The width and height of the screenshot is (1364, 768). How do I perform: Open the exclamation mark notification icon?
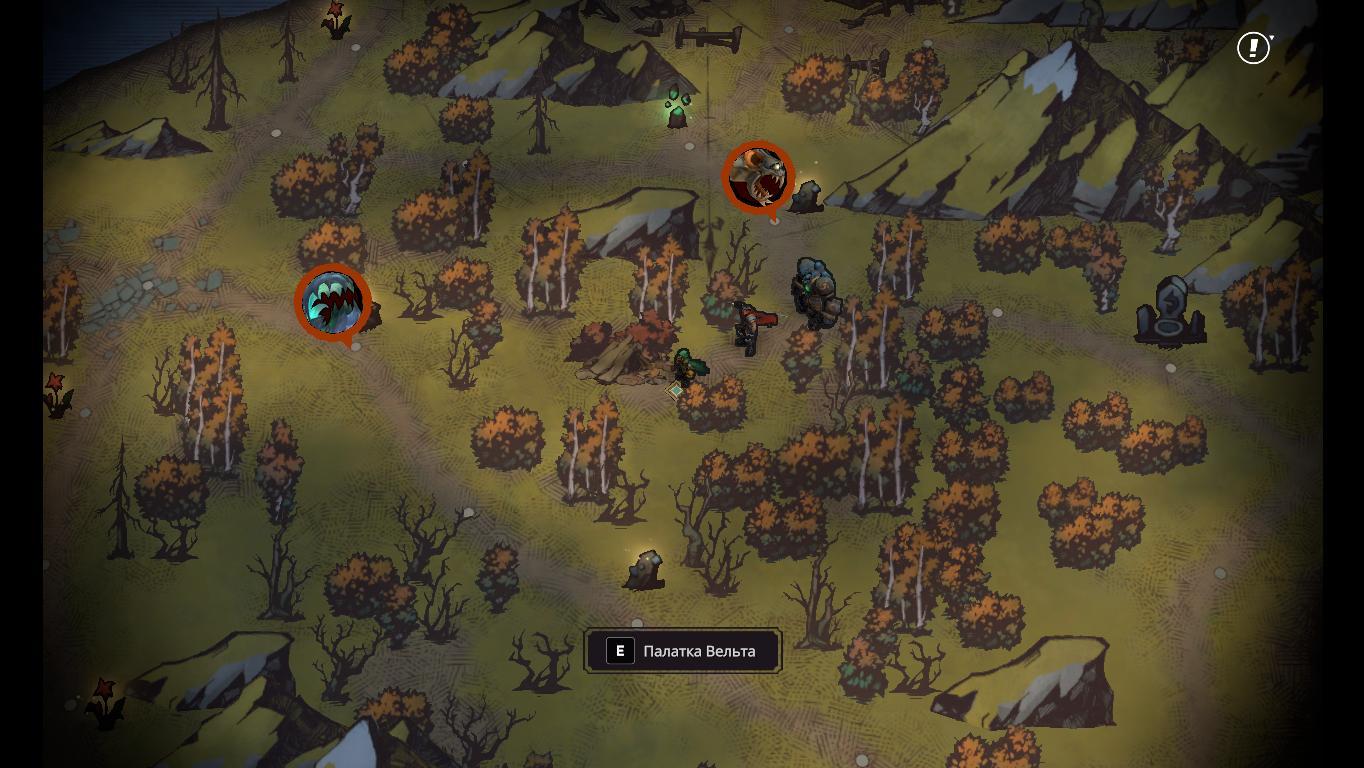(x=1253, y=47)
